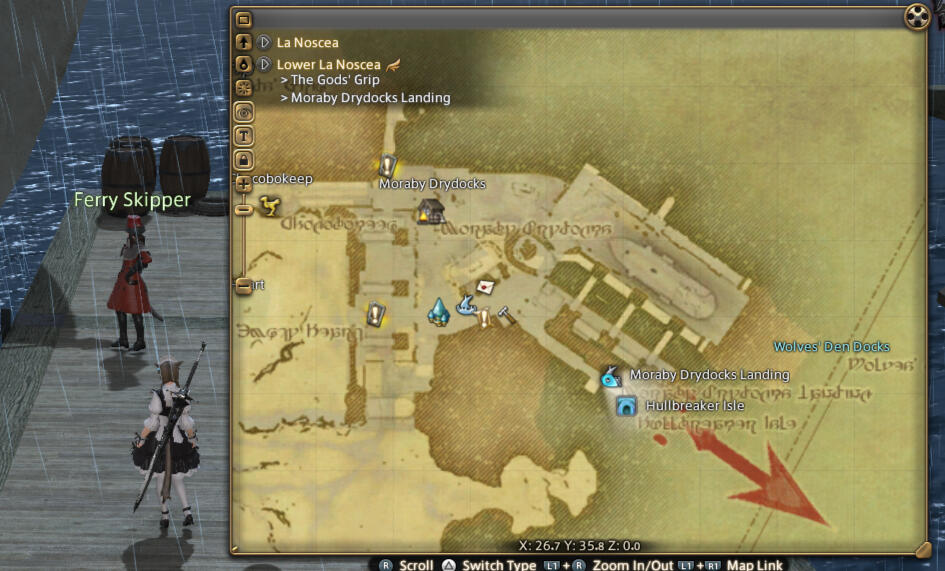The image size is (945, 571).
Task: Select the quest marker above Moraby Drydocks label
Action: pyautogui.click(x=388, y=166)
